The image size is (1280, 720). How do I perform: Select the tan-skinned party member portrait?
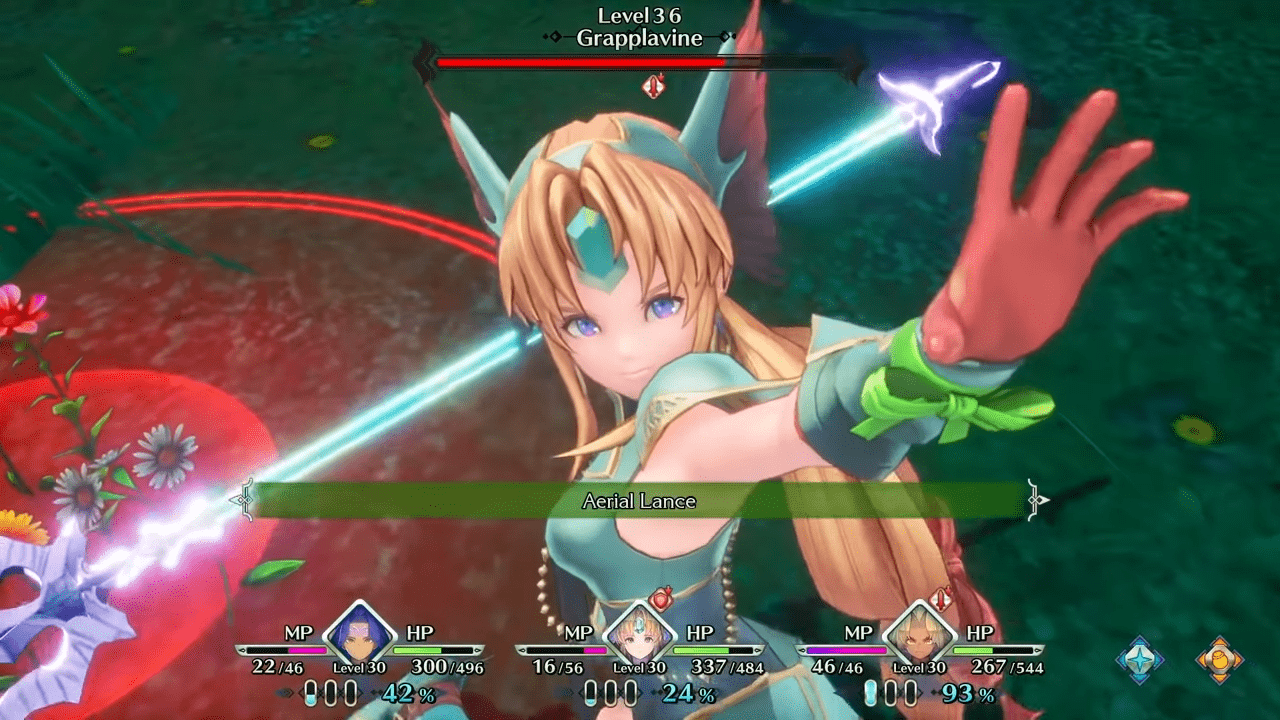tap(920, 634)
